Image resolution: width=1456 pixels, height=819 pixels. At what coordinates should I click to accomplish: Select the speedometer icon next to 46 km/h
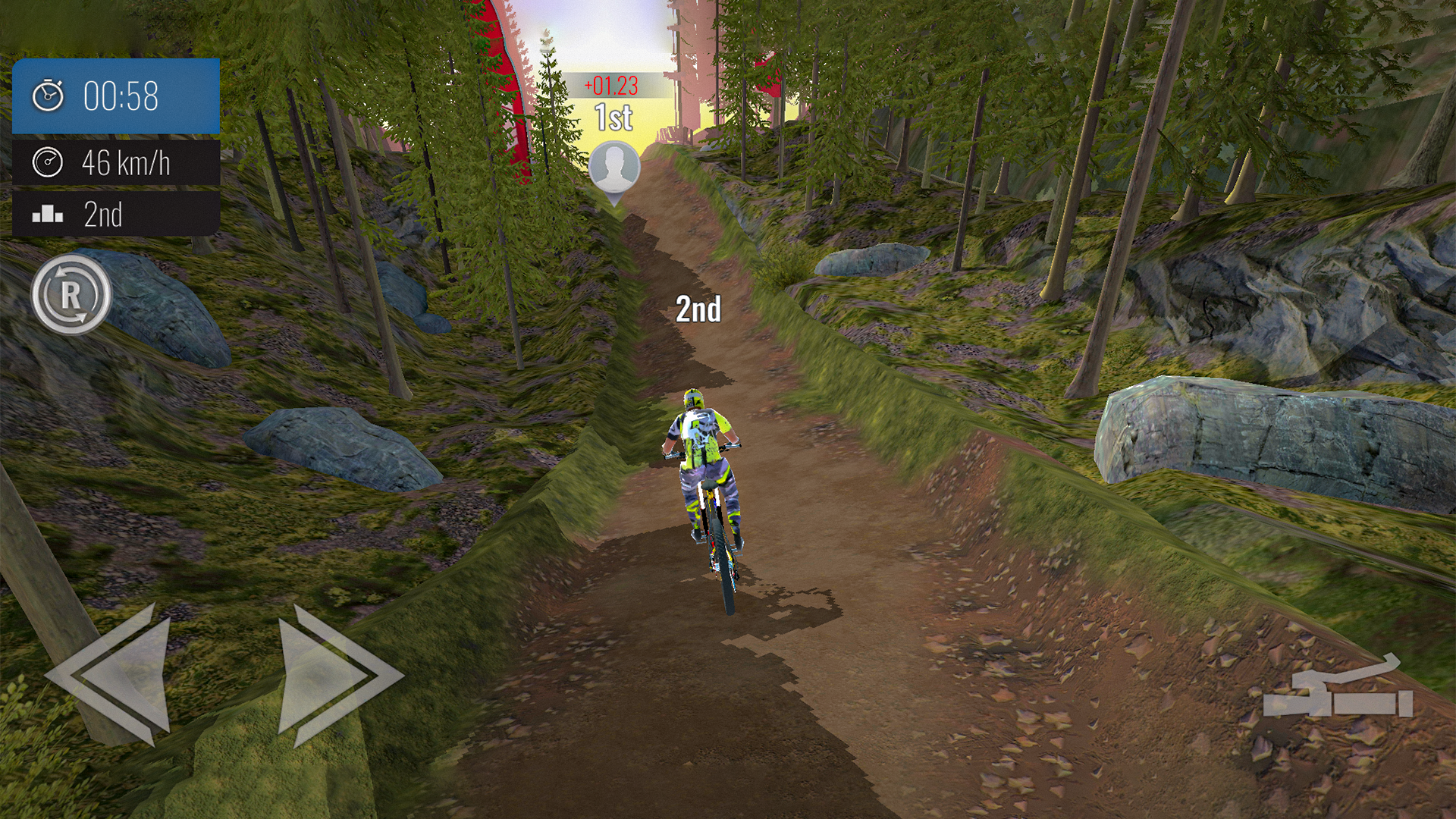pyautogui.click(x=47, y=161)
